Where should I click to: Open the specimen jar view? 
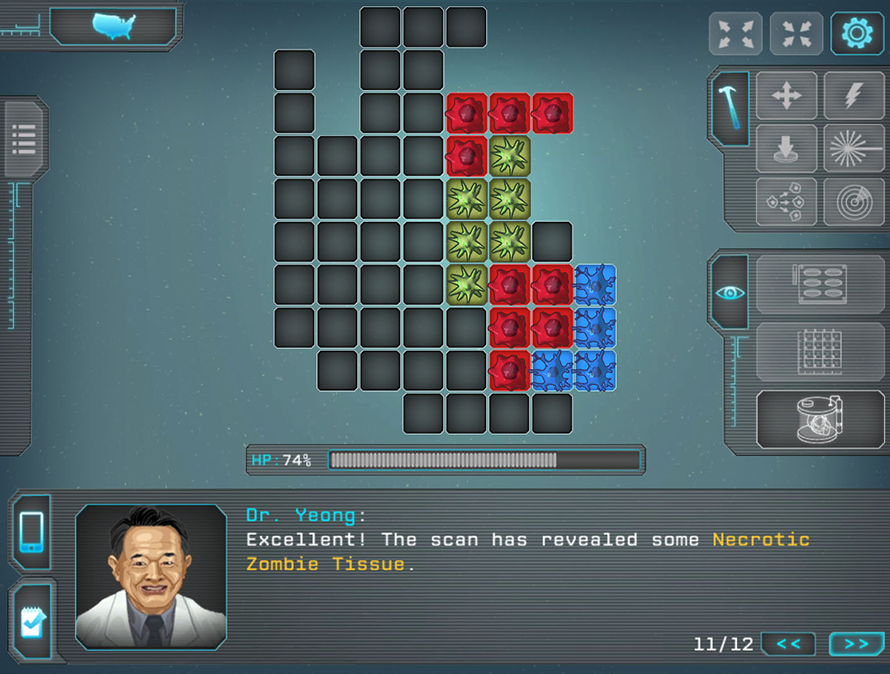[x=820, y=419]
